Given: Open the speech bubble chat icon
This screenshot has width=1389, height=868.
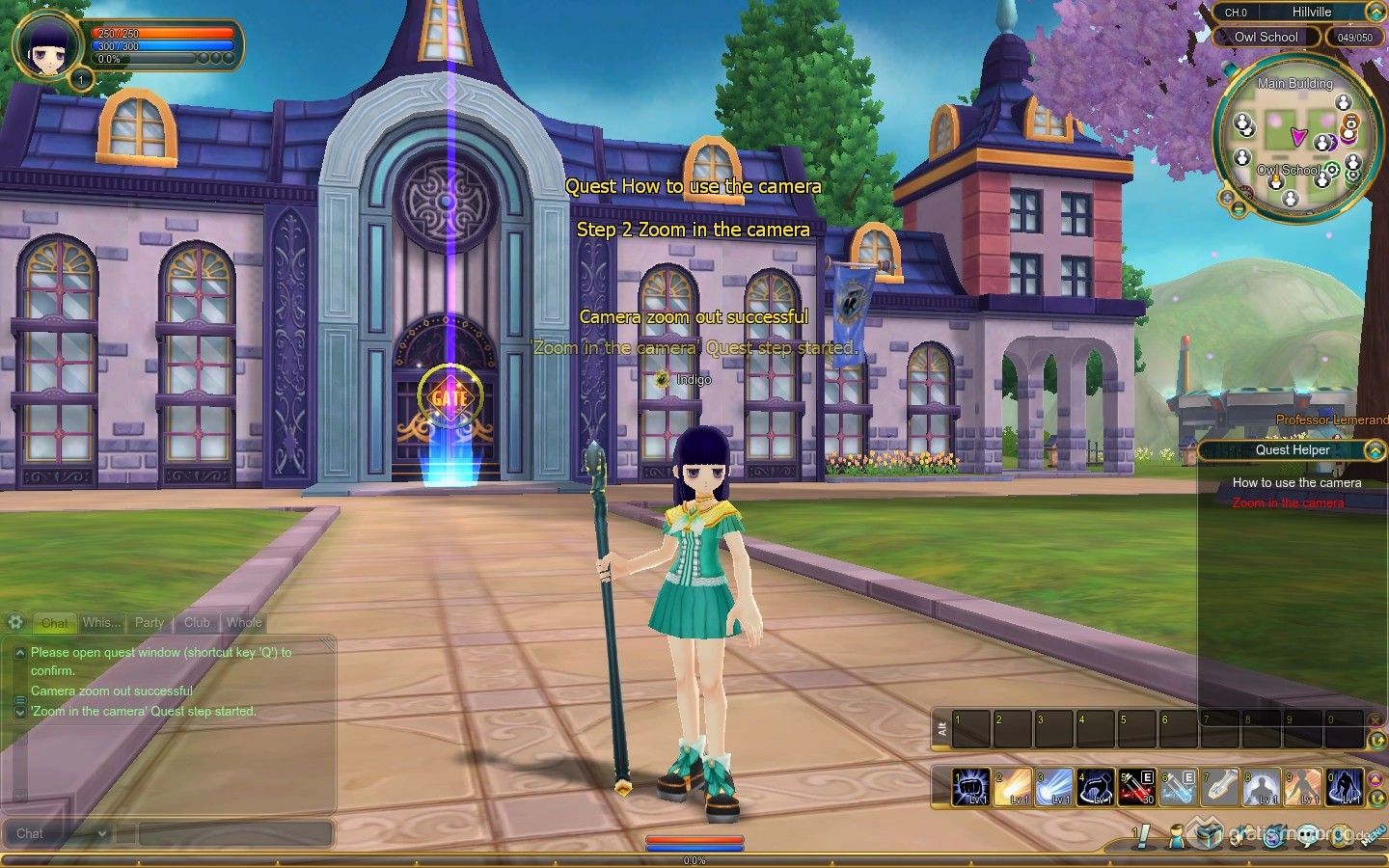Looking at the screenshot, I should pos(1308,836).
